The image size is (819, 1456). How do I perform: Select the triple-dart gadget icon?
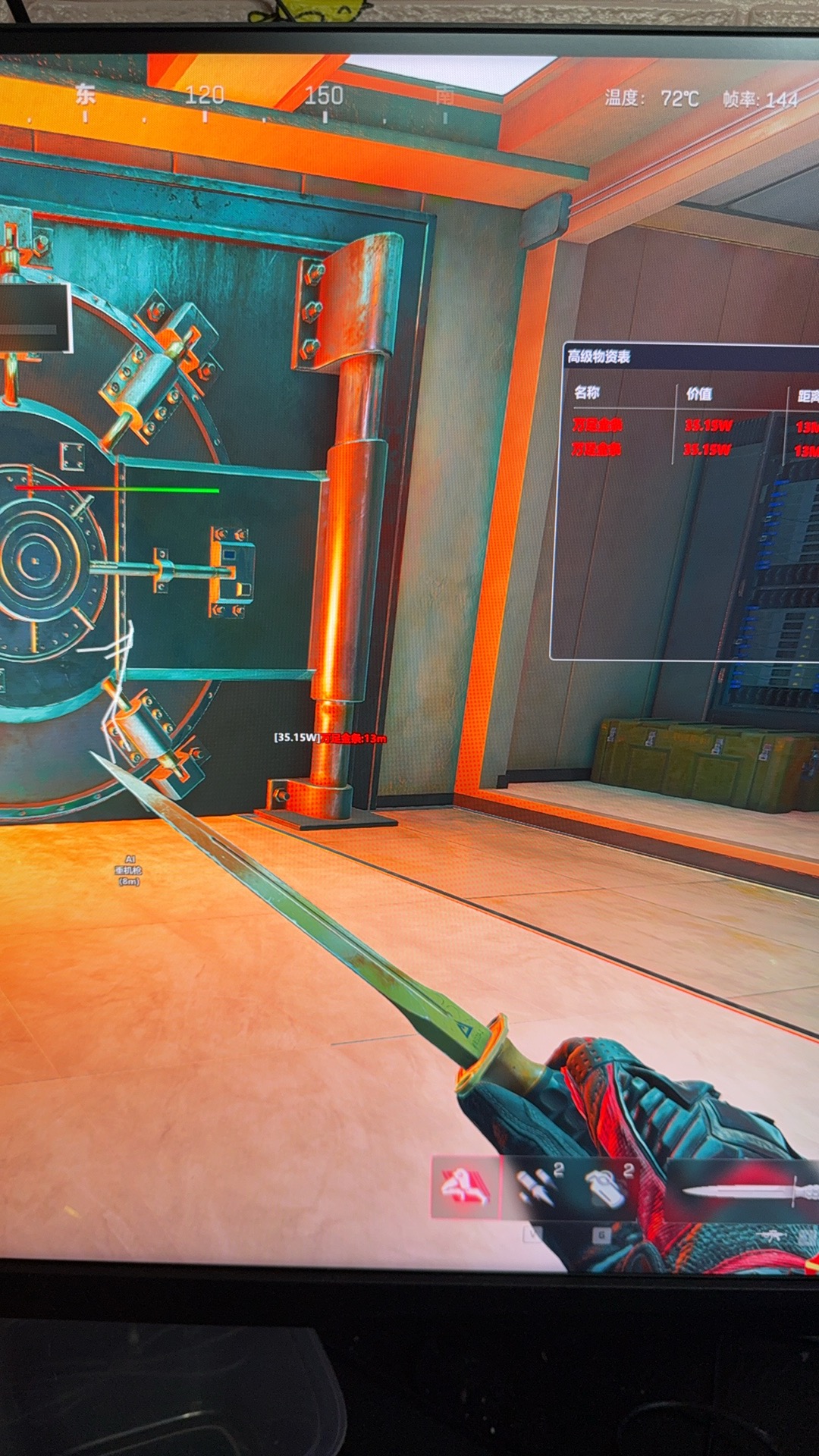(536, 1187)
